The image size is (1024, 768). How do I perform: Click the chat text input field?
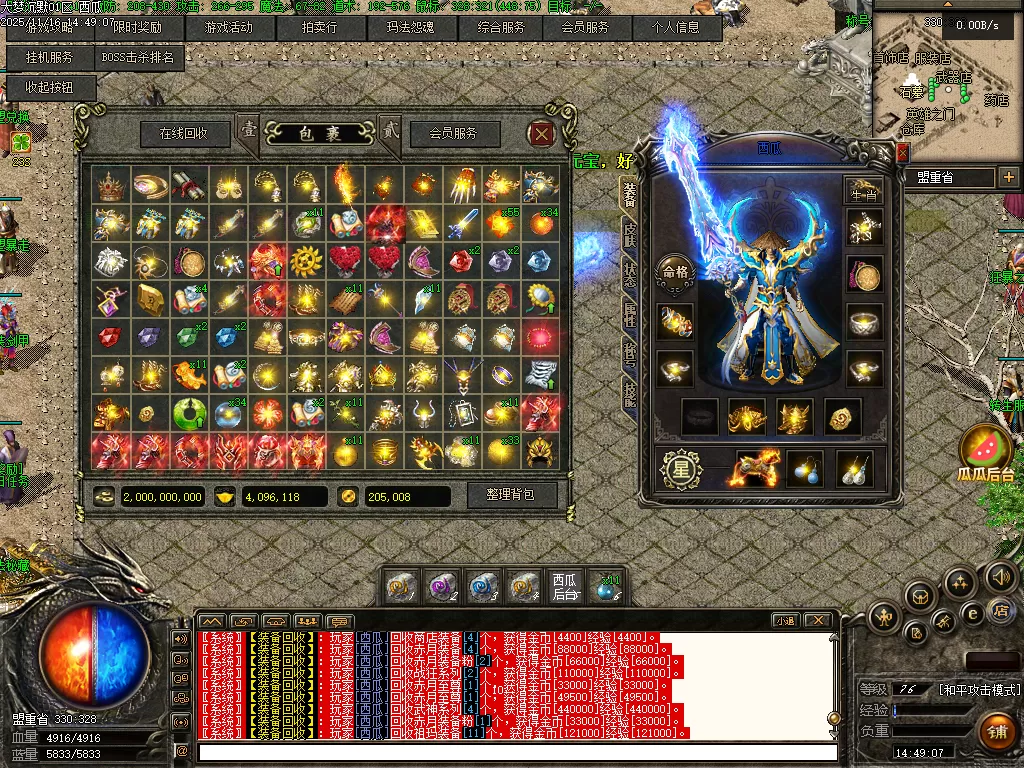tap(515, 752)
